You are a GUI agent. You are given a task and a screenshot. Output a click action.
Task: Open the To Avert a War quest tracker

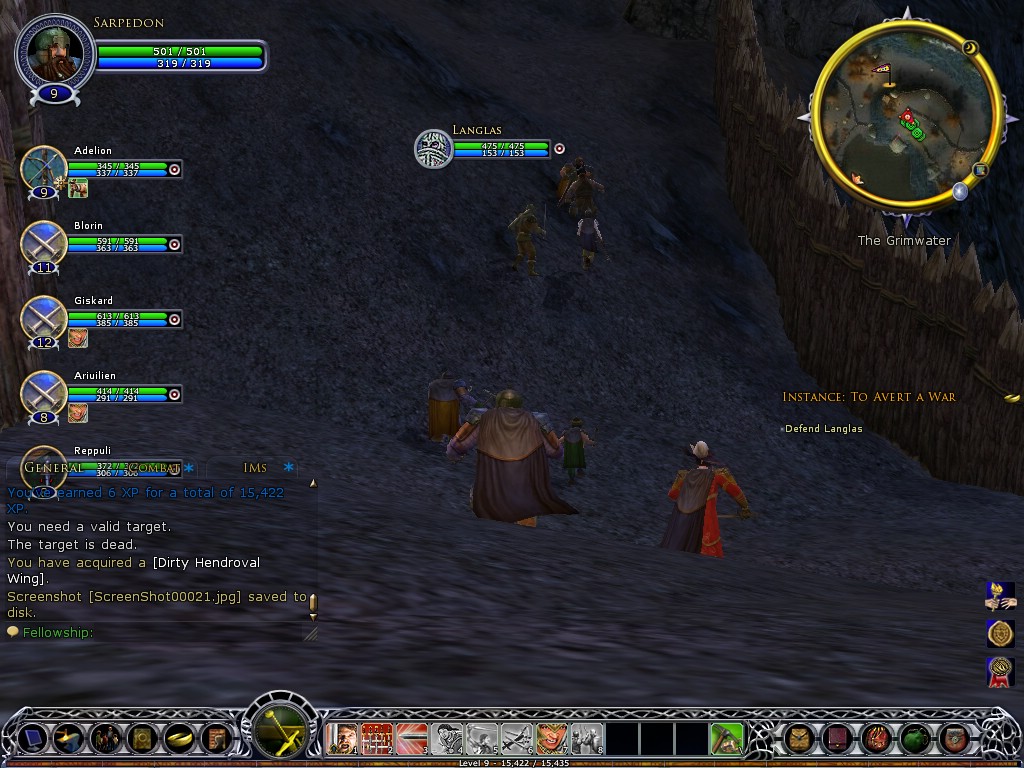(869, 397)
